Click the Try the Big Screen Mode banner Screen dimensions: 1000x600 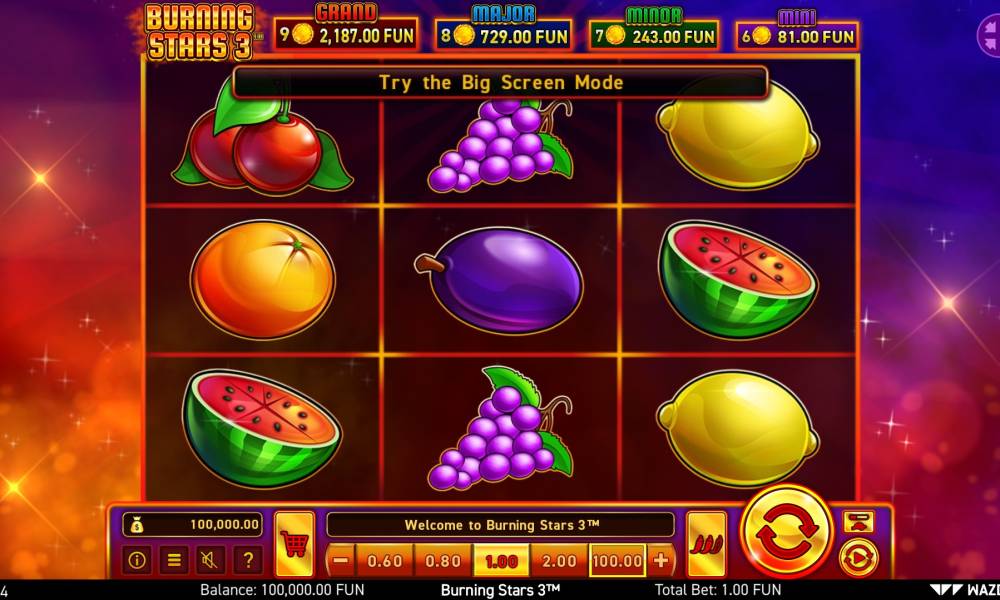point(500,82)
